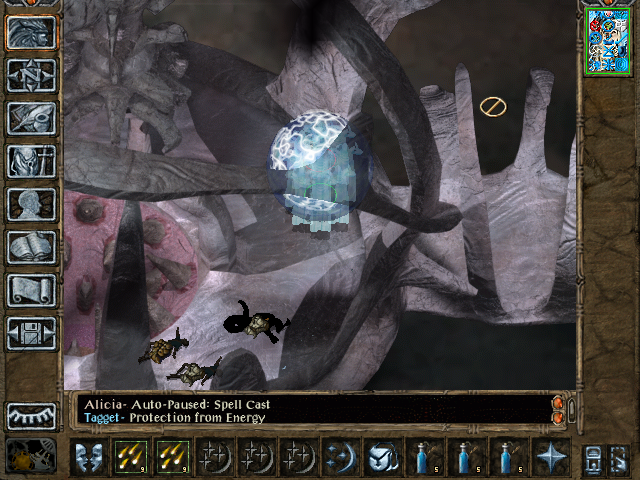Screen dimensions: 640x480
Task: Show the character record sheet
Action: (31, 204)
